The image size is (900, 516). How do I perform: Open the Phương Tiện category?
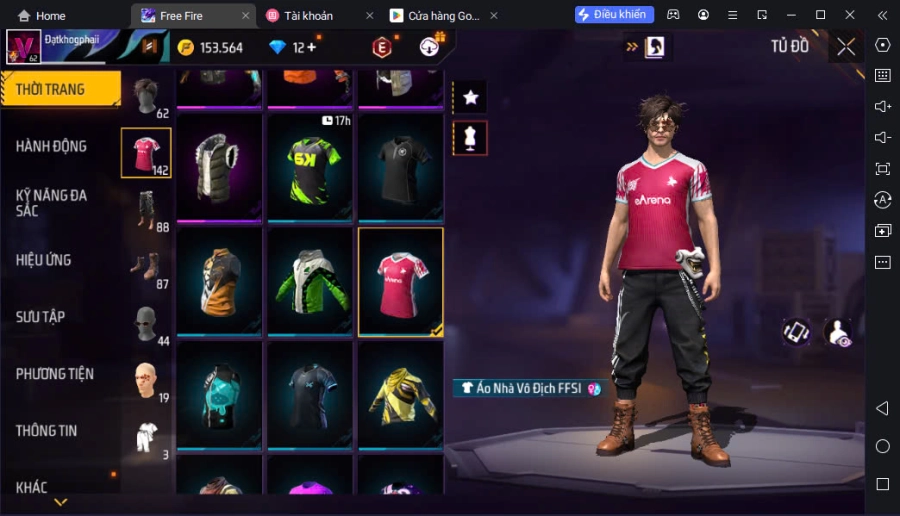(x=54, y=374)
